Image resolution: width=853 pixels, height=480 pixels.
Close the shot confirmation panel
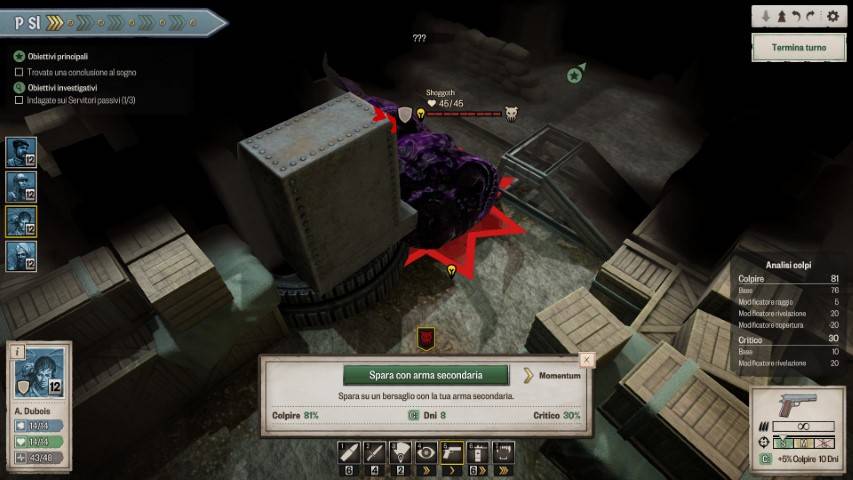[587, 358]
